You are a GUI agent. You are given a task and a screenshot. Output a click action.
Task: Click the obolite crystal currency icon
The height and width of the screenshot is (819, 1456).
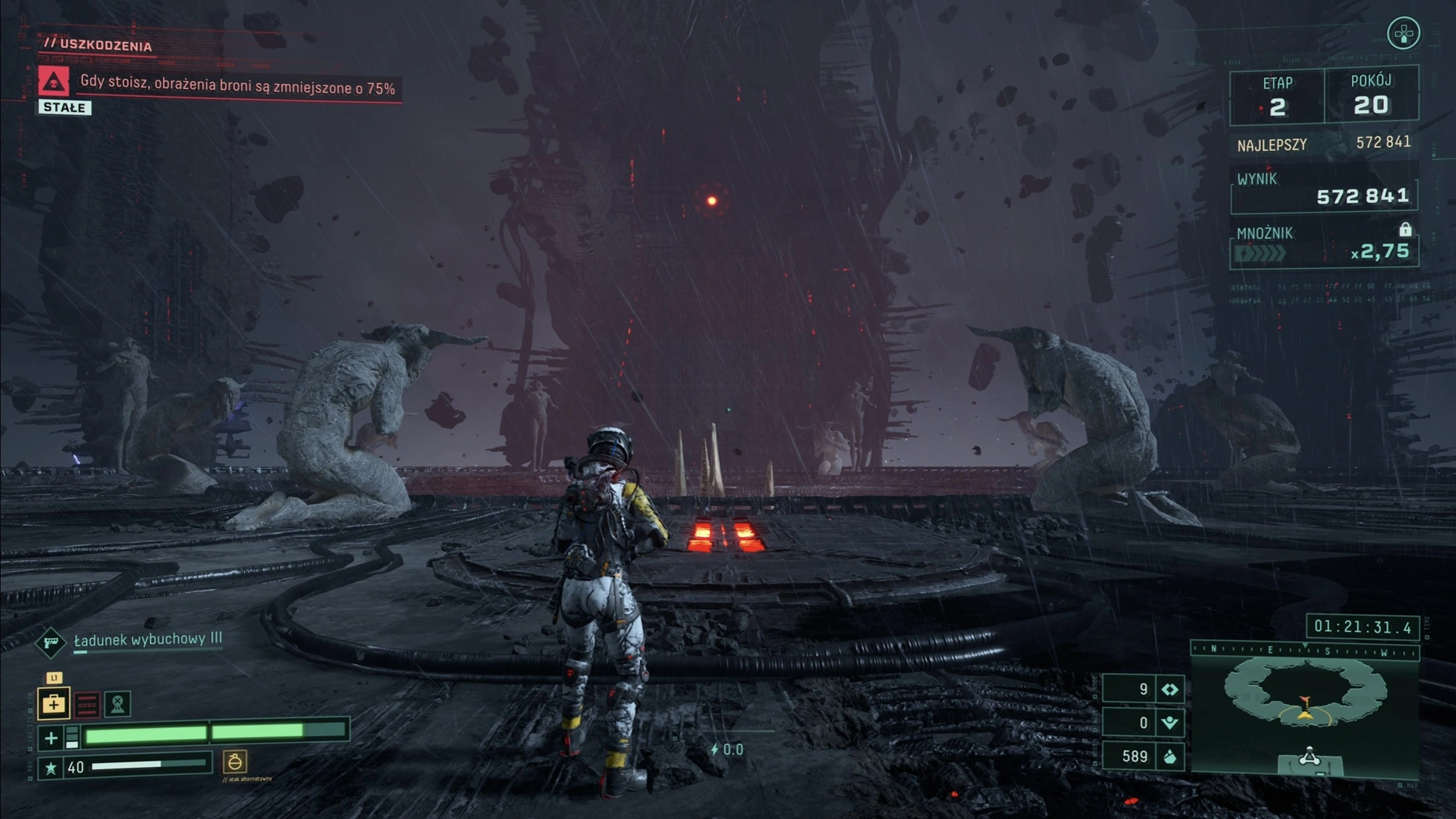click(1170, 757)
